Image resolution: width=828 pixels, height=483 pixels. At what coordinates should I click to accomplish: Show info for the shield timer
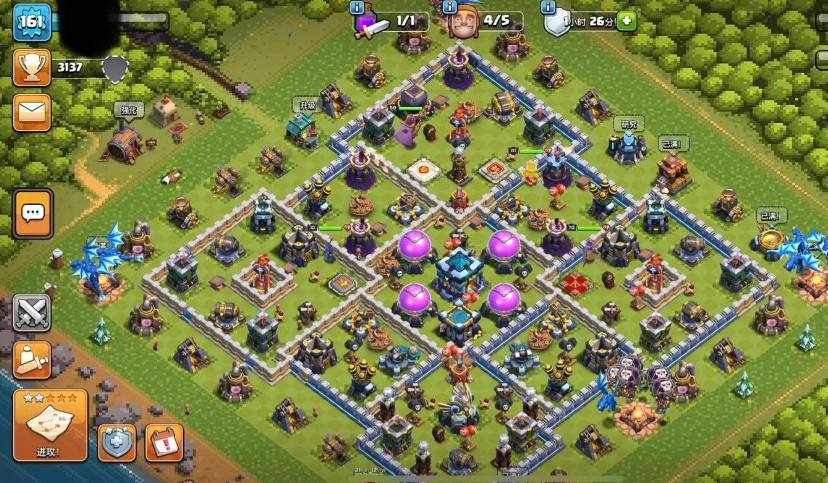pyautogui.click(x=549, y=7)
